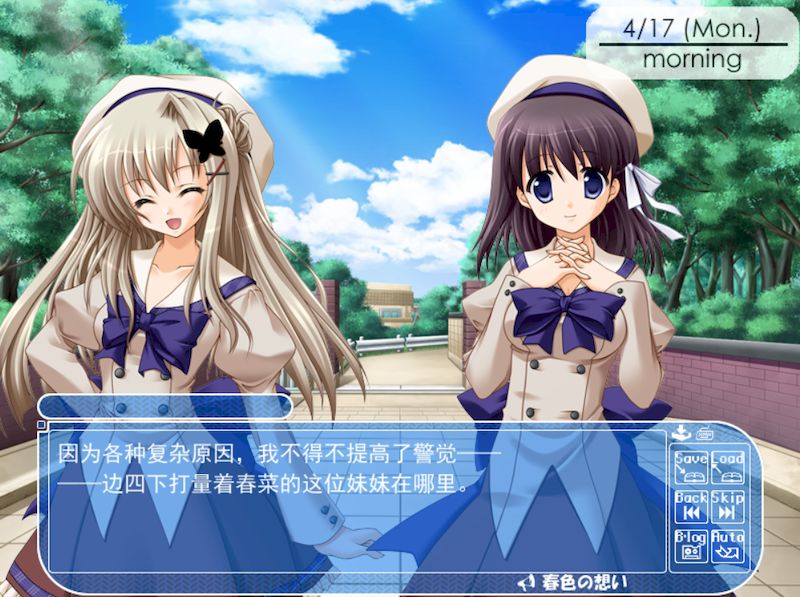
Task: Click the small square at message box corner
Action: [41, 424]
